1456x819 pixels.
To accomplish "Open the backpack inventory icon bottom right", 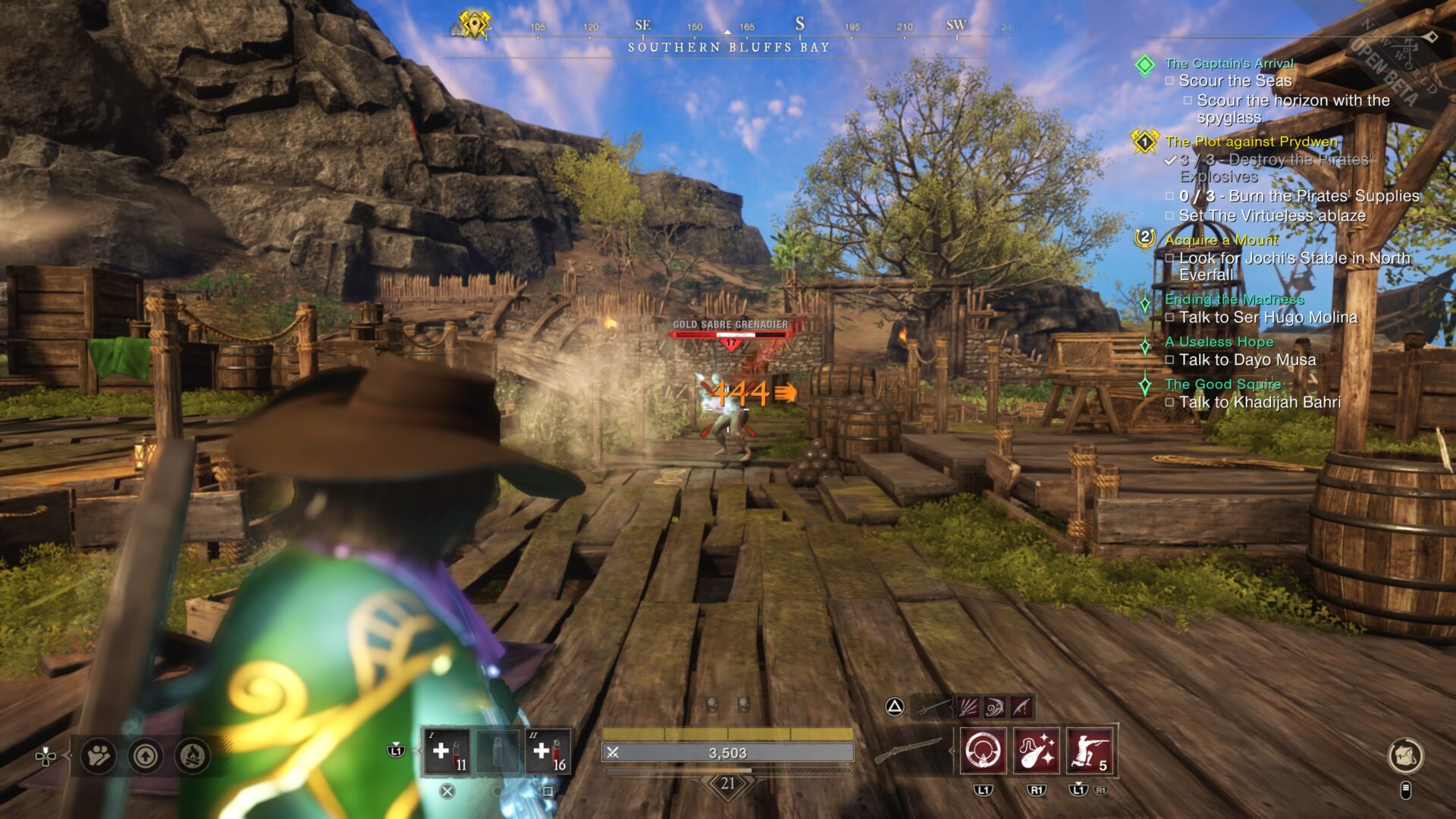I will [x=1407, y=756].
